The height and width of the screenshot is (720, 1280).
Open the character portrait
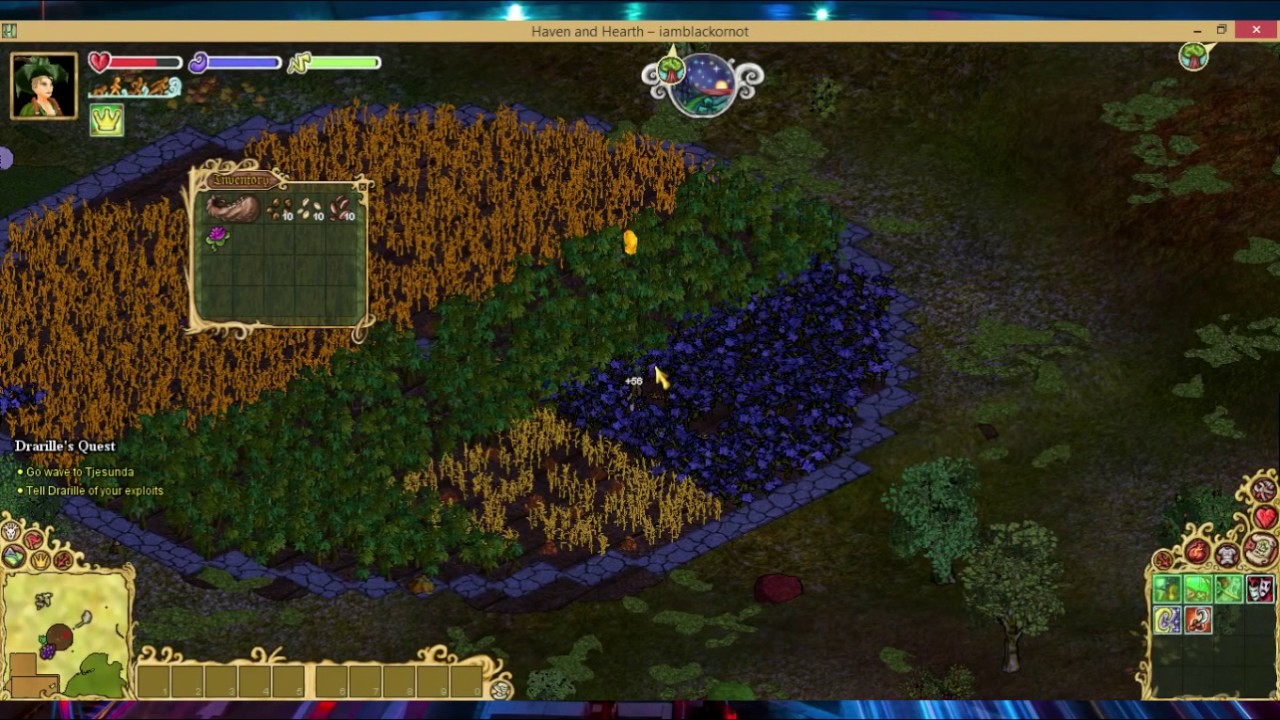(x=44, y=86)
